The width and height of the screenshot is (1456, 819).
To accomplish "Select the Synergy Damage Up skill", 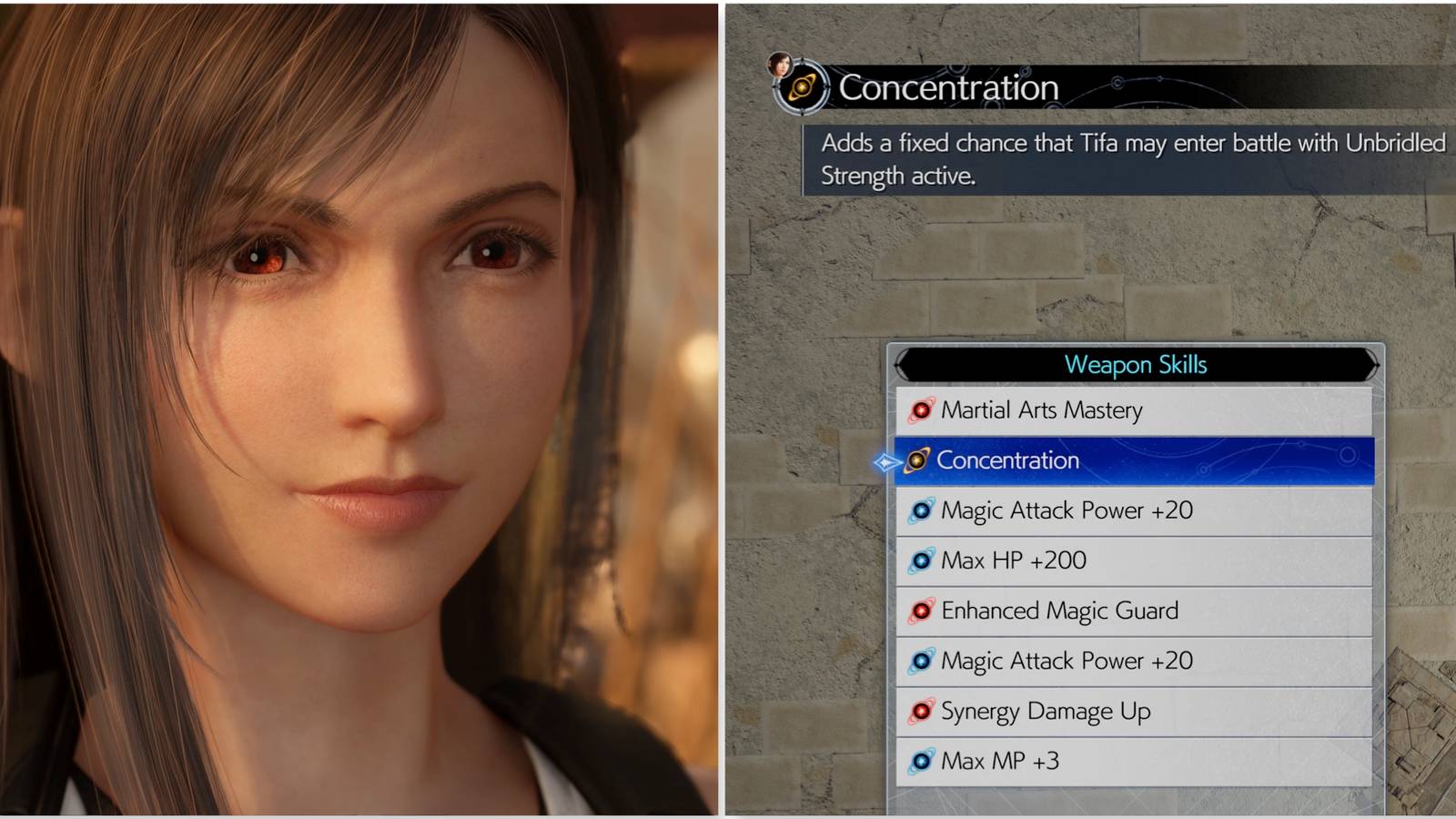I will click(x=1046, y=711).
